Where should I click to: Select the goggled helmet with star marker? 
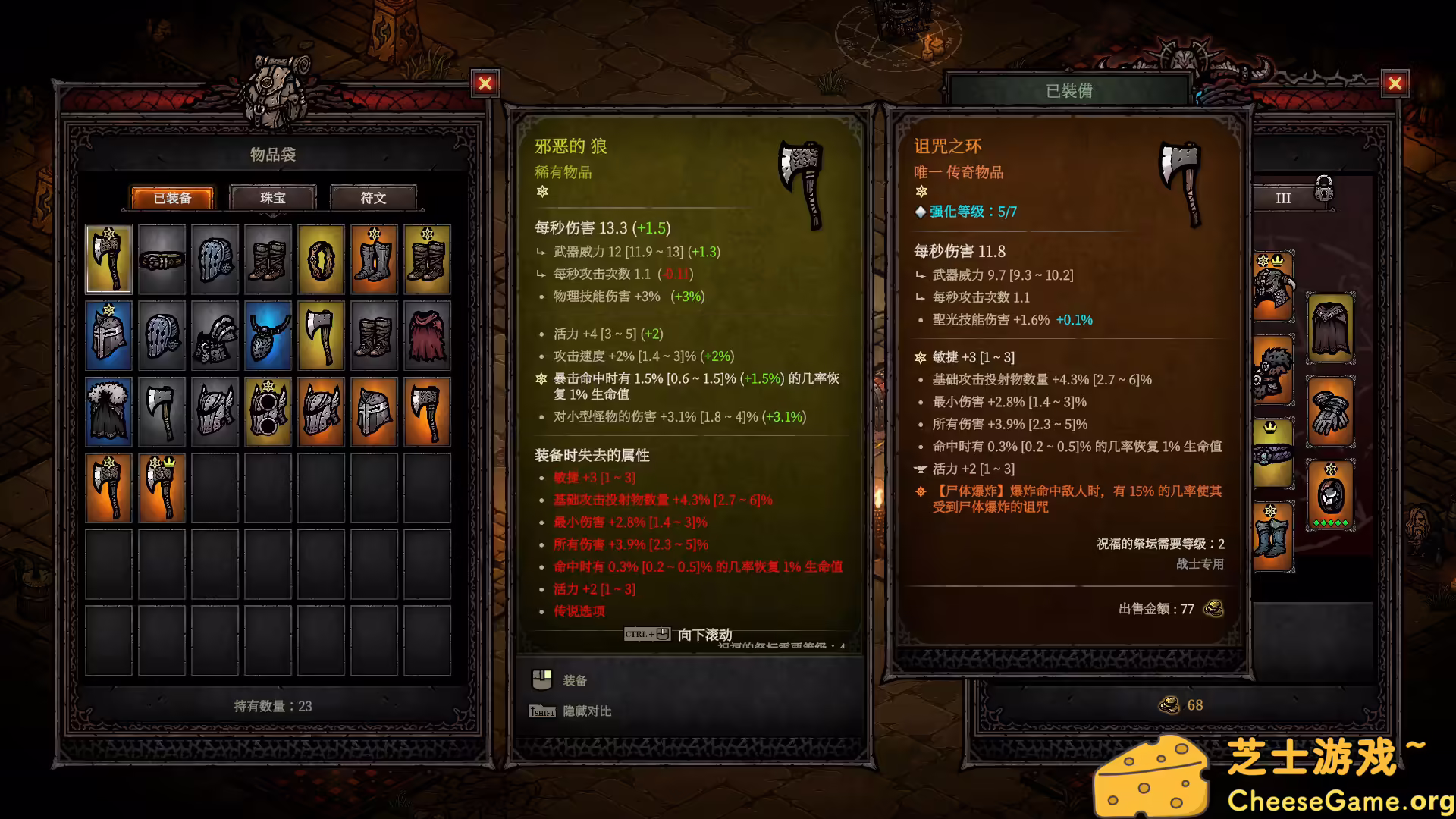pos(268,411)
